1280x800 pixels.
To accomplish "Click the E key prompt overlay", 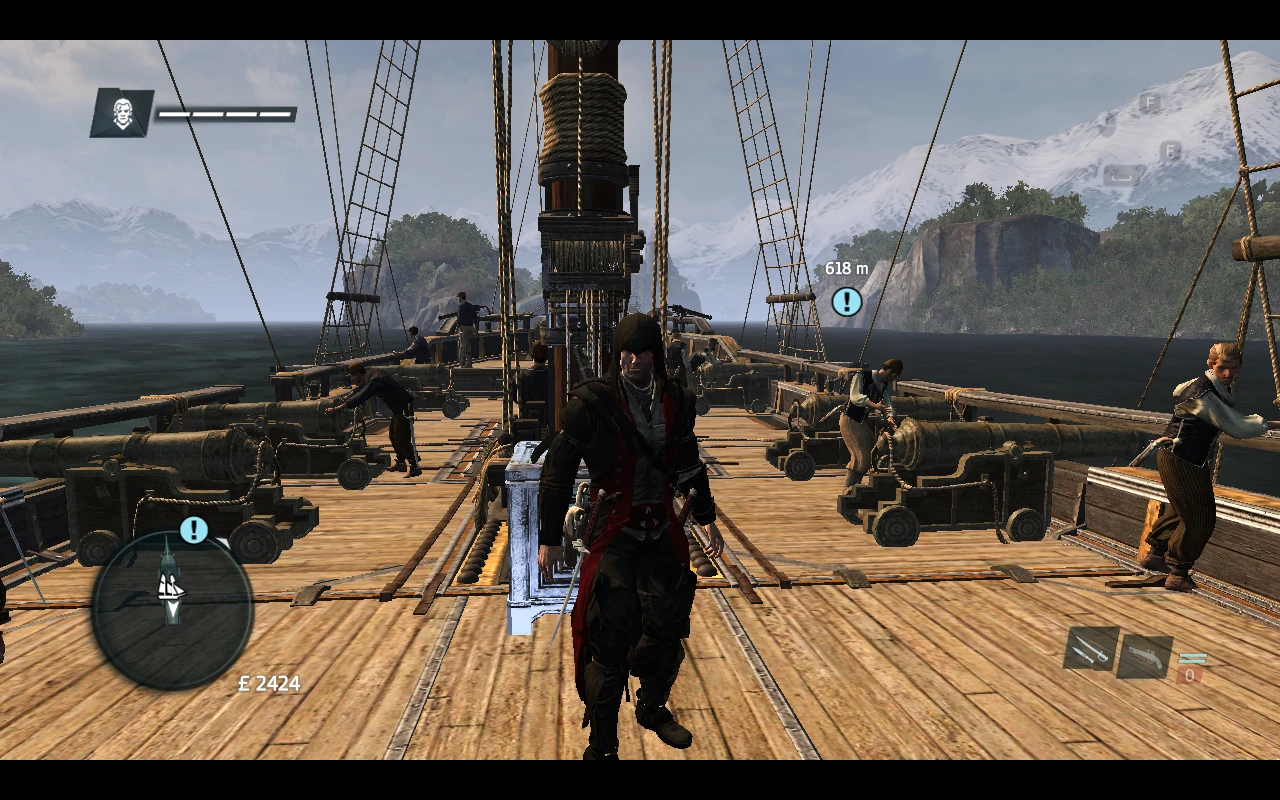I will [1170, 150].
